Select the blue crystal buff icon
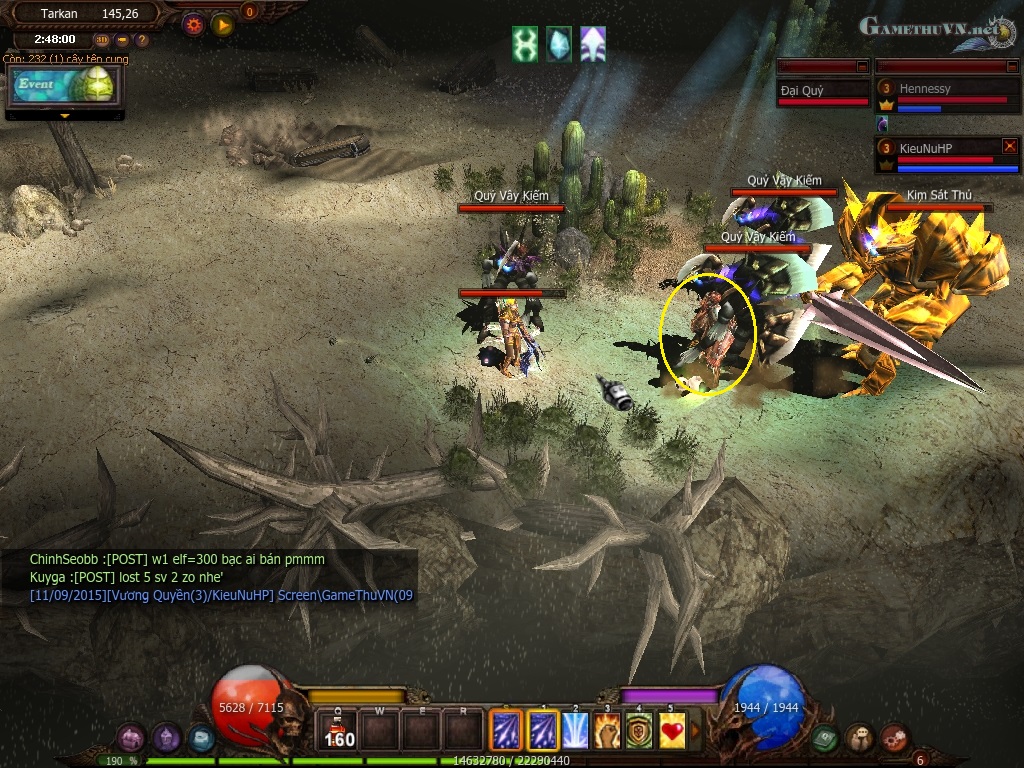Image resolution: width=1024 pixels, height=768 pixels. pyautogui.click(x=559, y=44)
